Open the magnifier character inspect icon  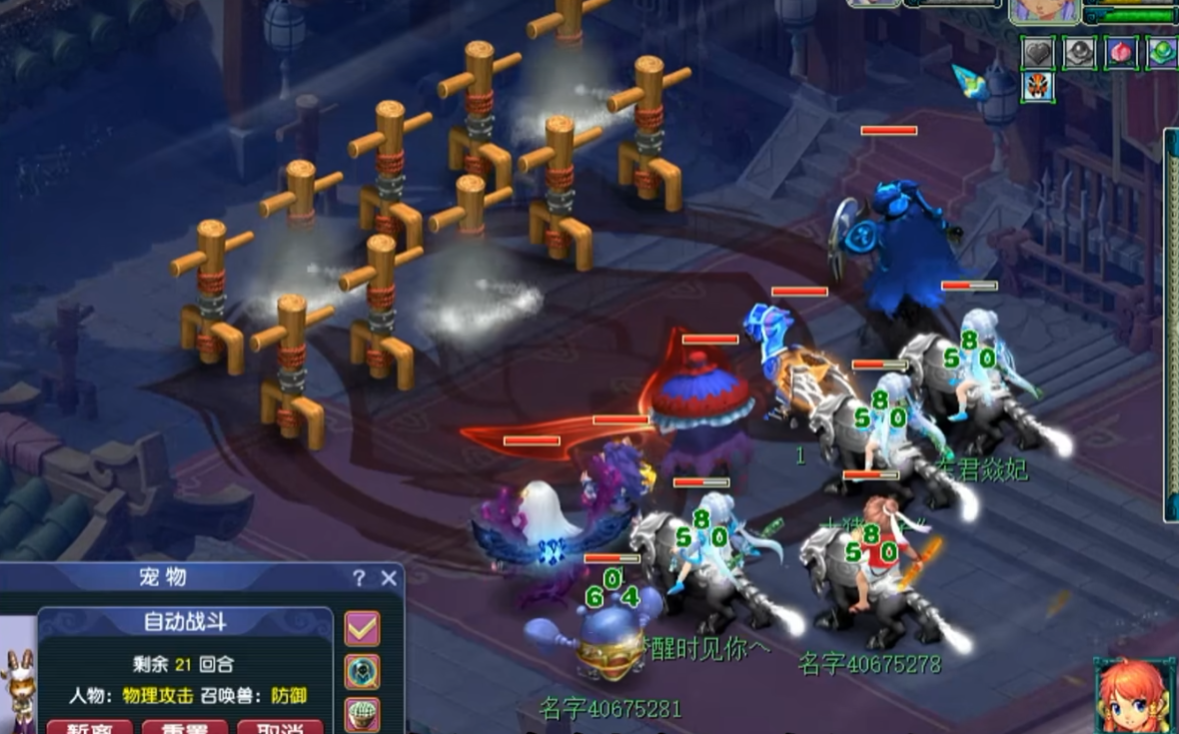pos(362,671)
